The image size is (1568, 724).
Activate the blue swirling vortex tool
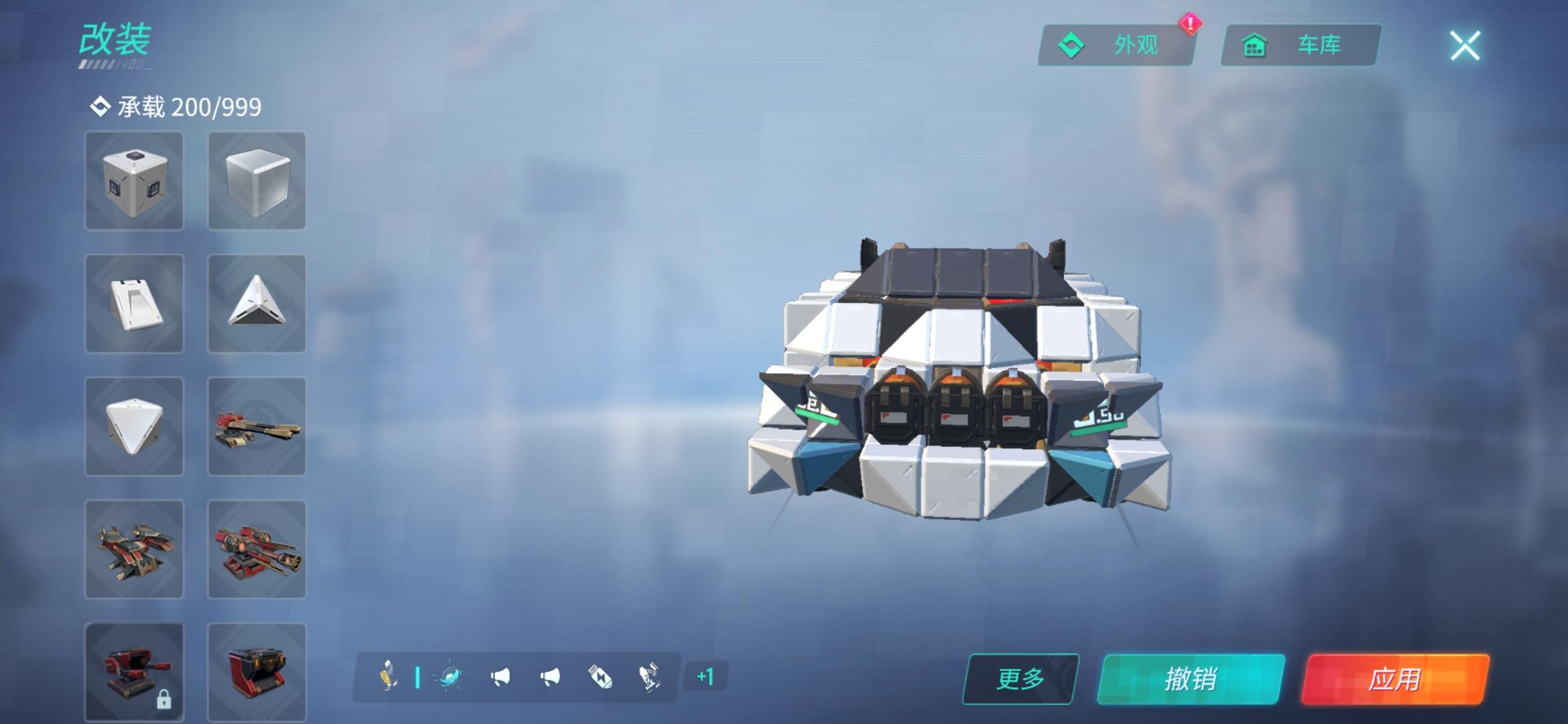[450, 676]
